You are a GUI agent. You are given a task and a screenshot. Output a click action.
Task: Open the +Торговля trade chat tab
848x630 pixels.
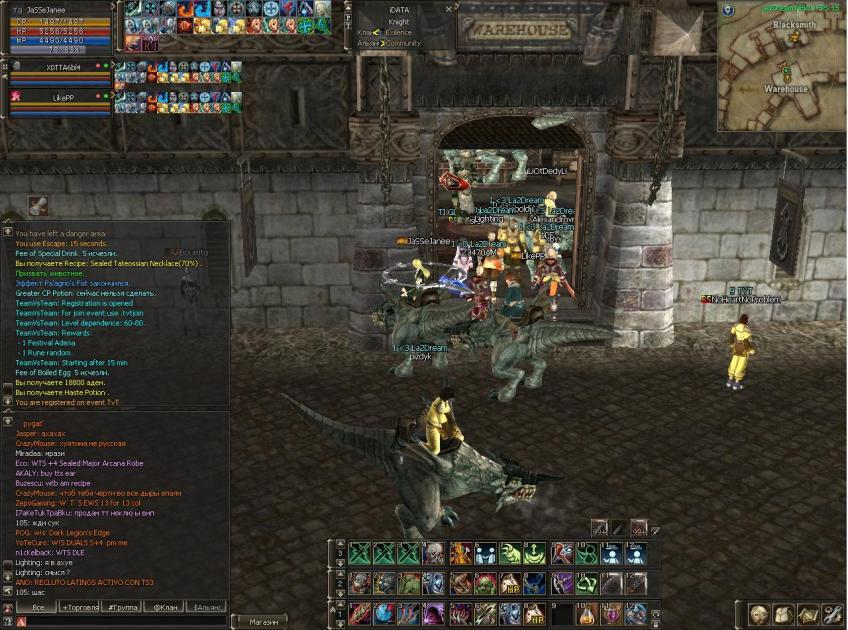tap(82, 607)
